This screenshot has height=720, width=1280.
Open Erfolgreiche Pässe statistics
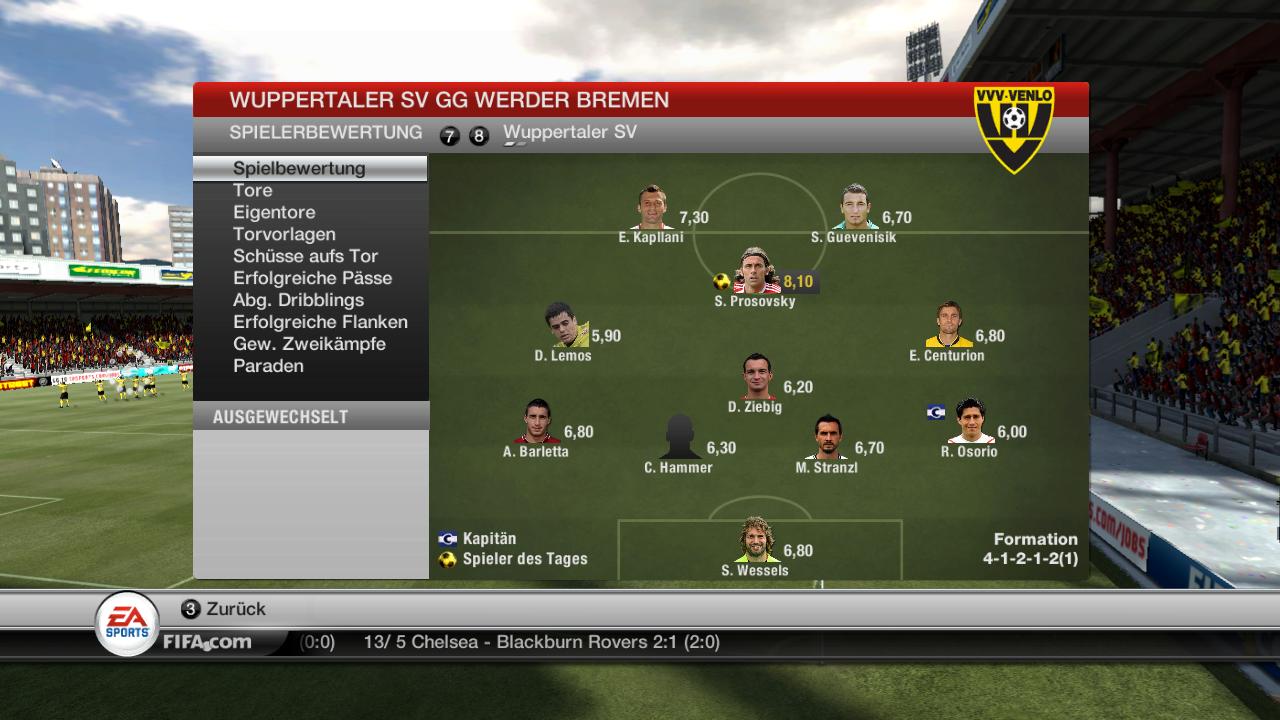[312, 278]
